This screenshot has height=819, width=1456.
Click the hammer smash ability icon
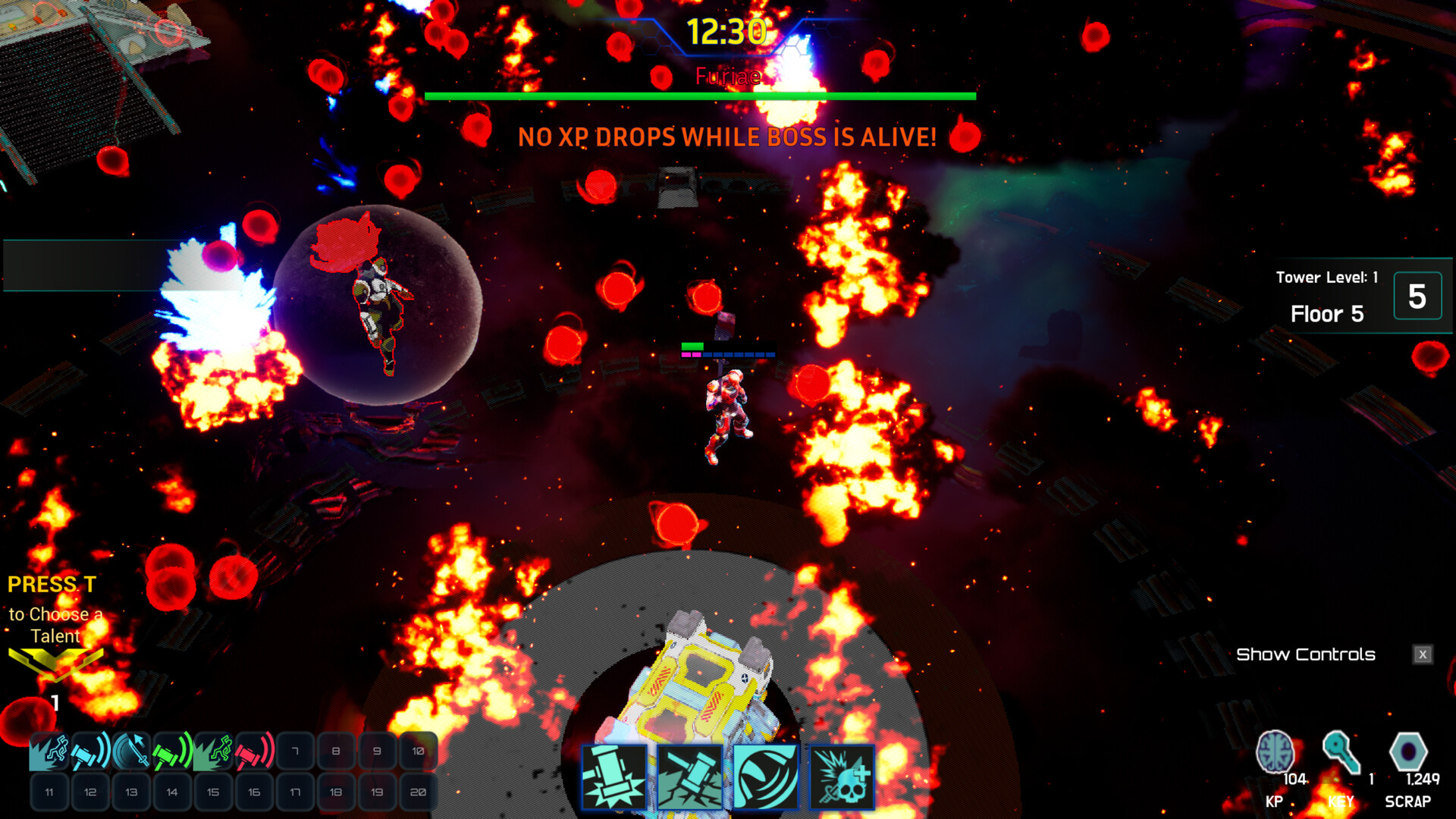coord(613,778)
